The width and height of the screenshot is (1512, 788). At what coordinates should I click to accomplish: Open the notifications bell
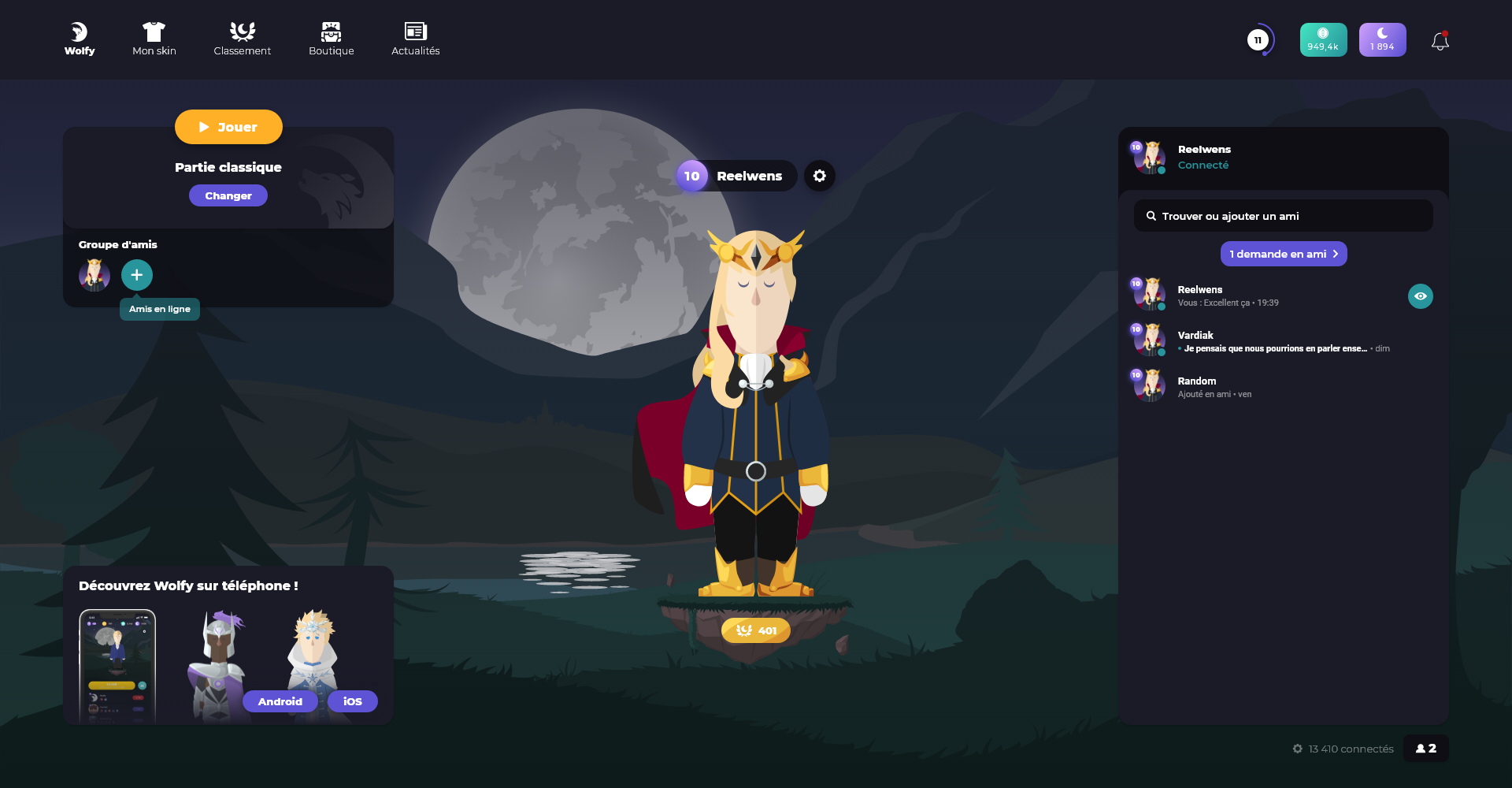1440,41
